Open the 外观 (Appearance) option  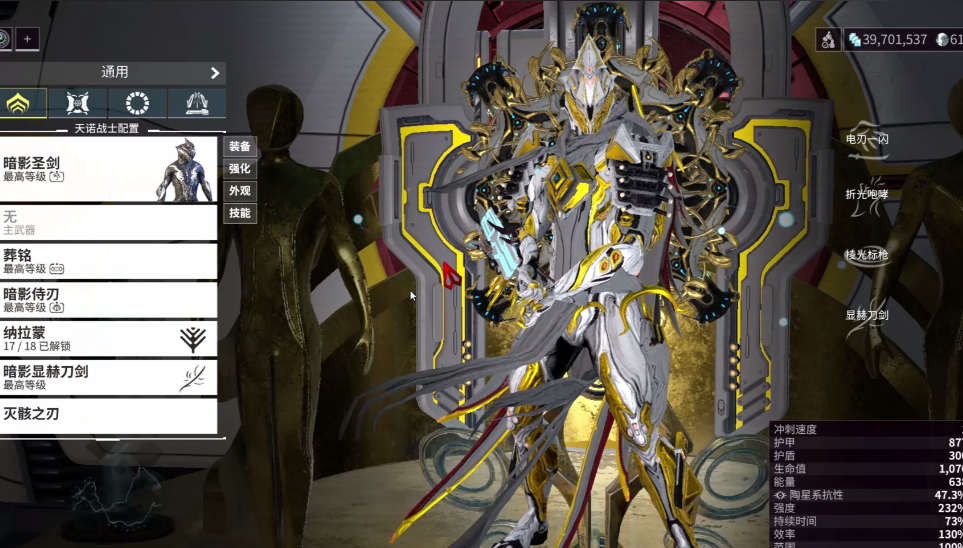pos(240,191)
